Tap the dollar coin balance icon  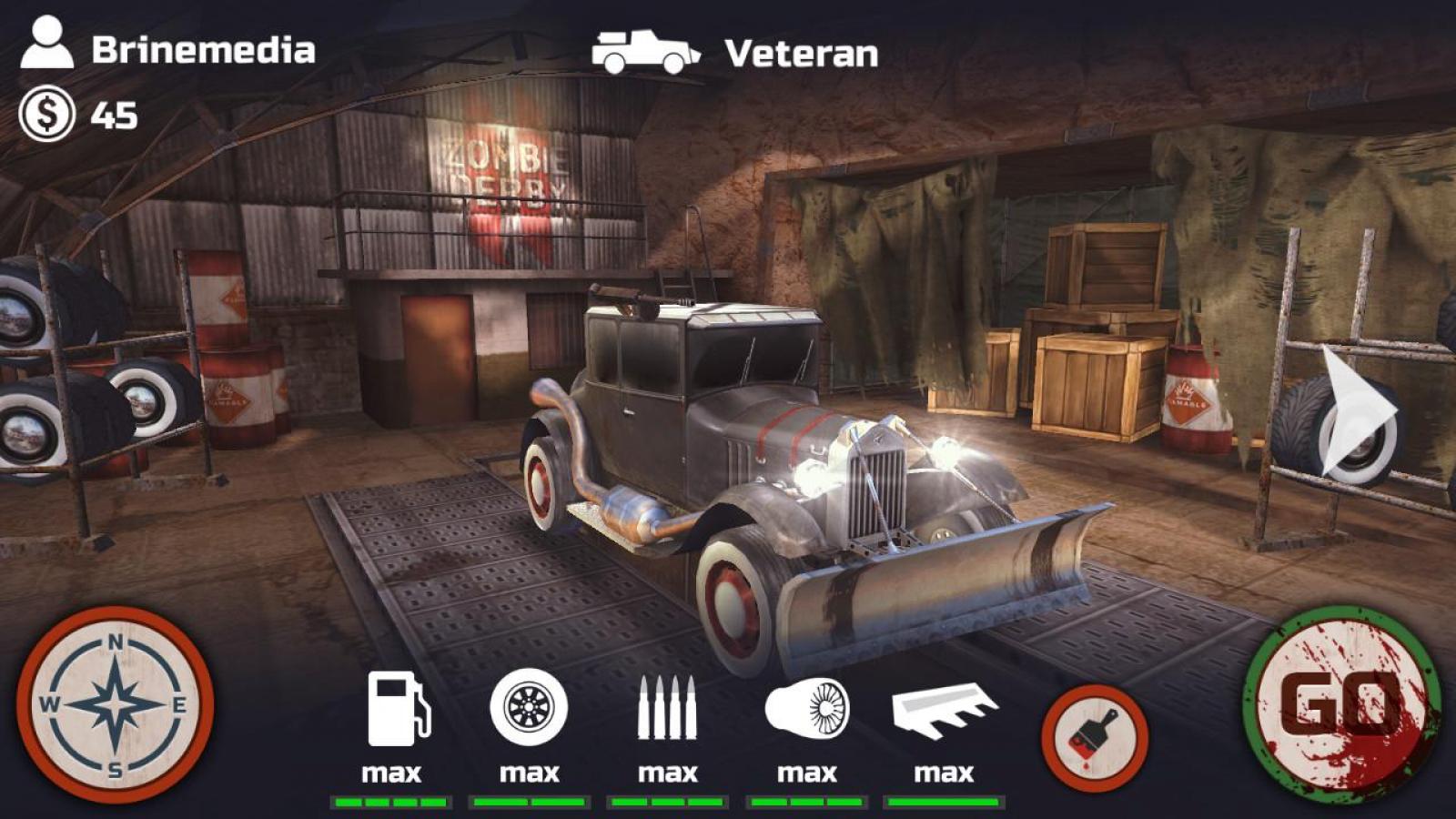tap(47, 115)
